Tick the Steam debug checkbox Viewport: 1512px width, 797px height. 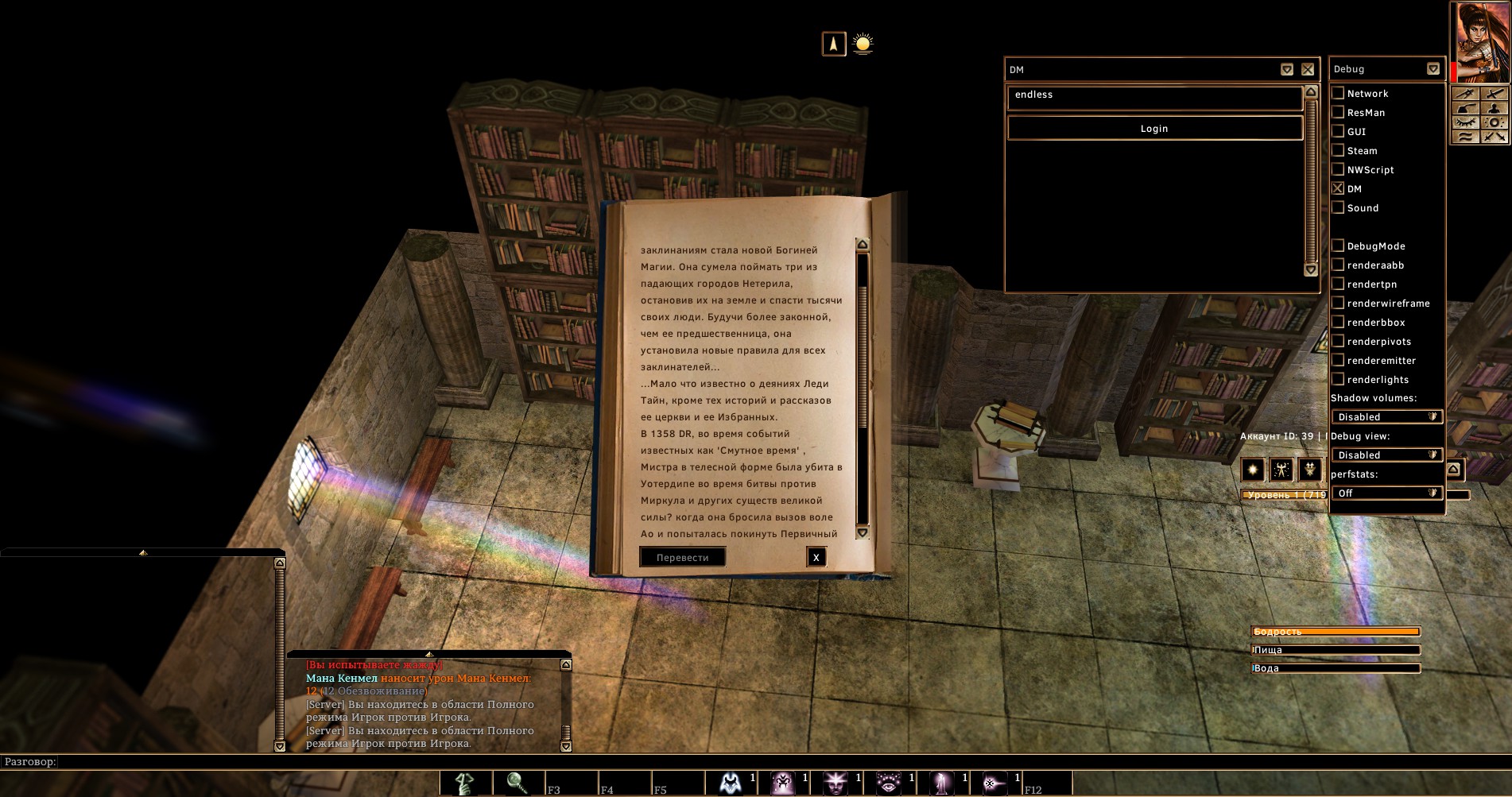(1338, 150)
